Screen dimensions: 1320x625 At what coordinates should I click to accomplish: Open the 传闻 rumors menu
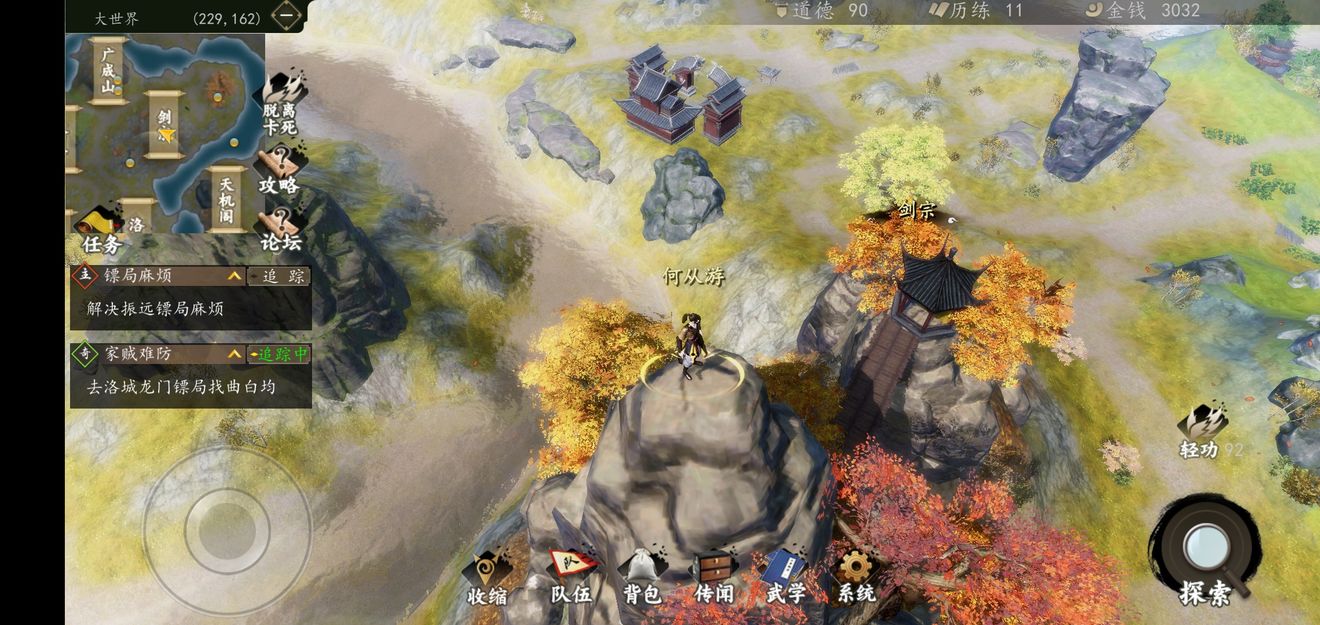pos(714,578)
